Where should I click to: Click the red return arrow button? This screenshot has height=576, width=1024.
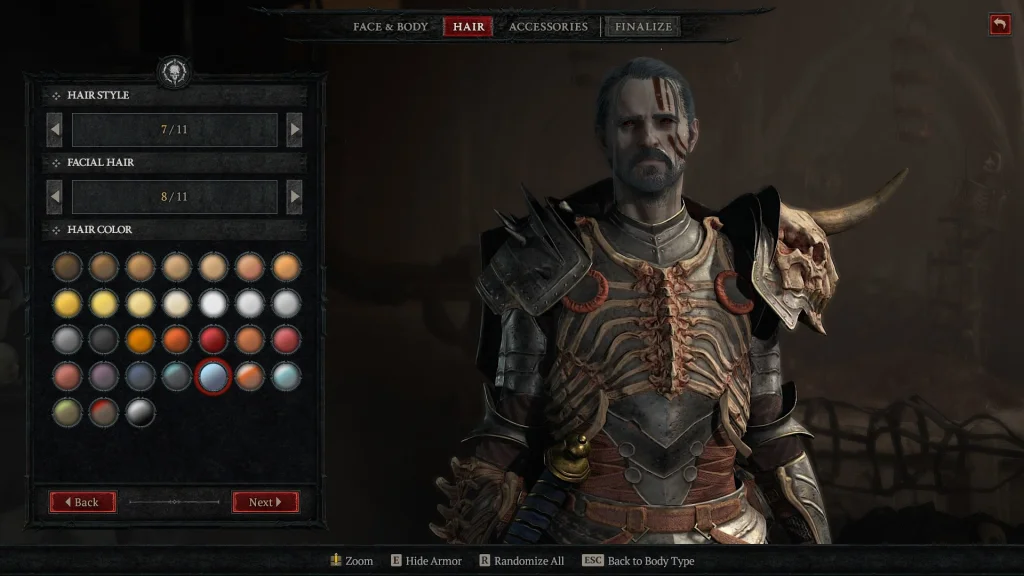point(999,25)
